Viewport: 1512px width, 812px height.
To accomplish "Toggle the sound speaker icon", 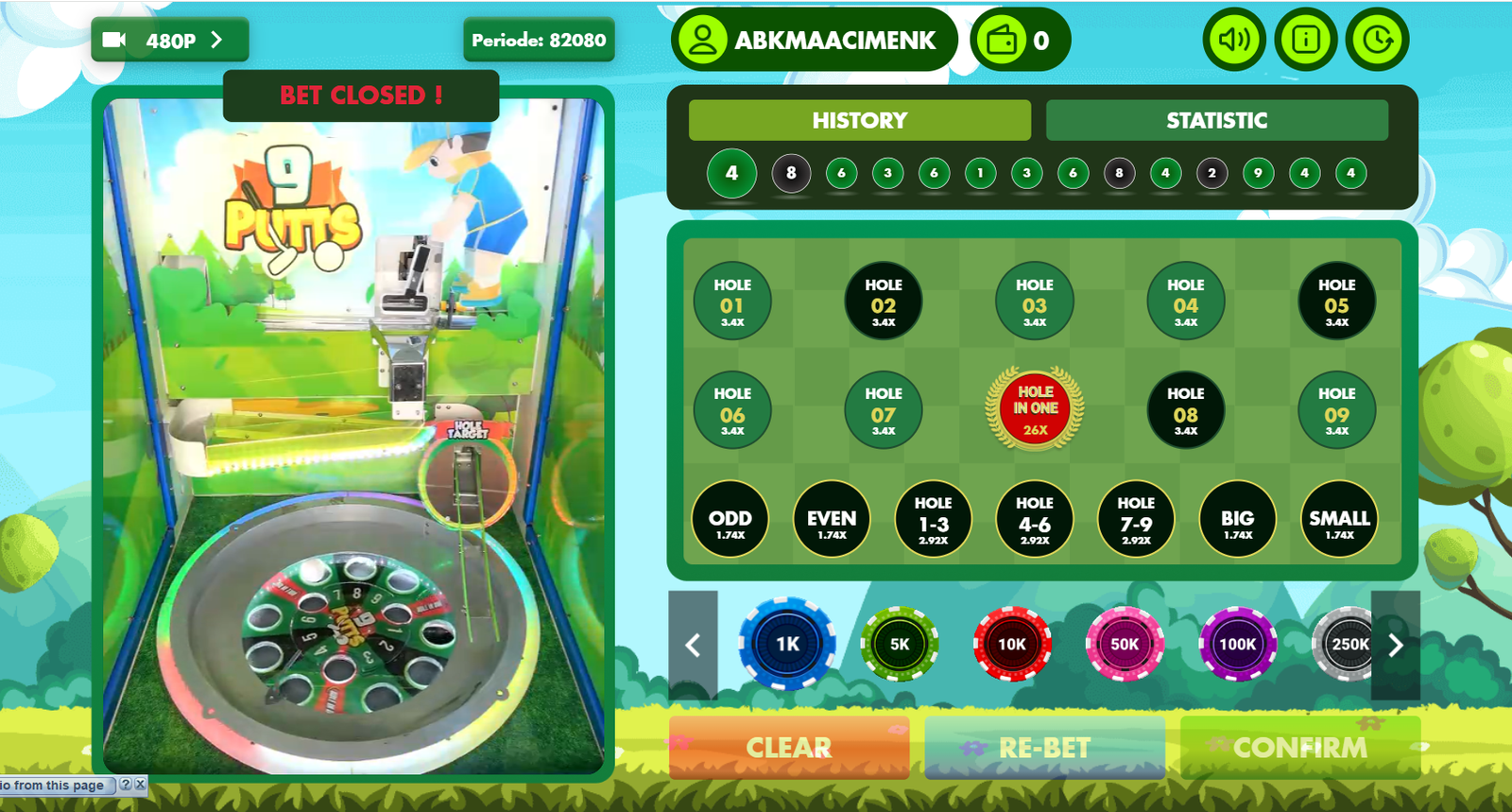I will (1234, 40).
